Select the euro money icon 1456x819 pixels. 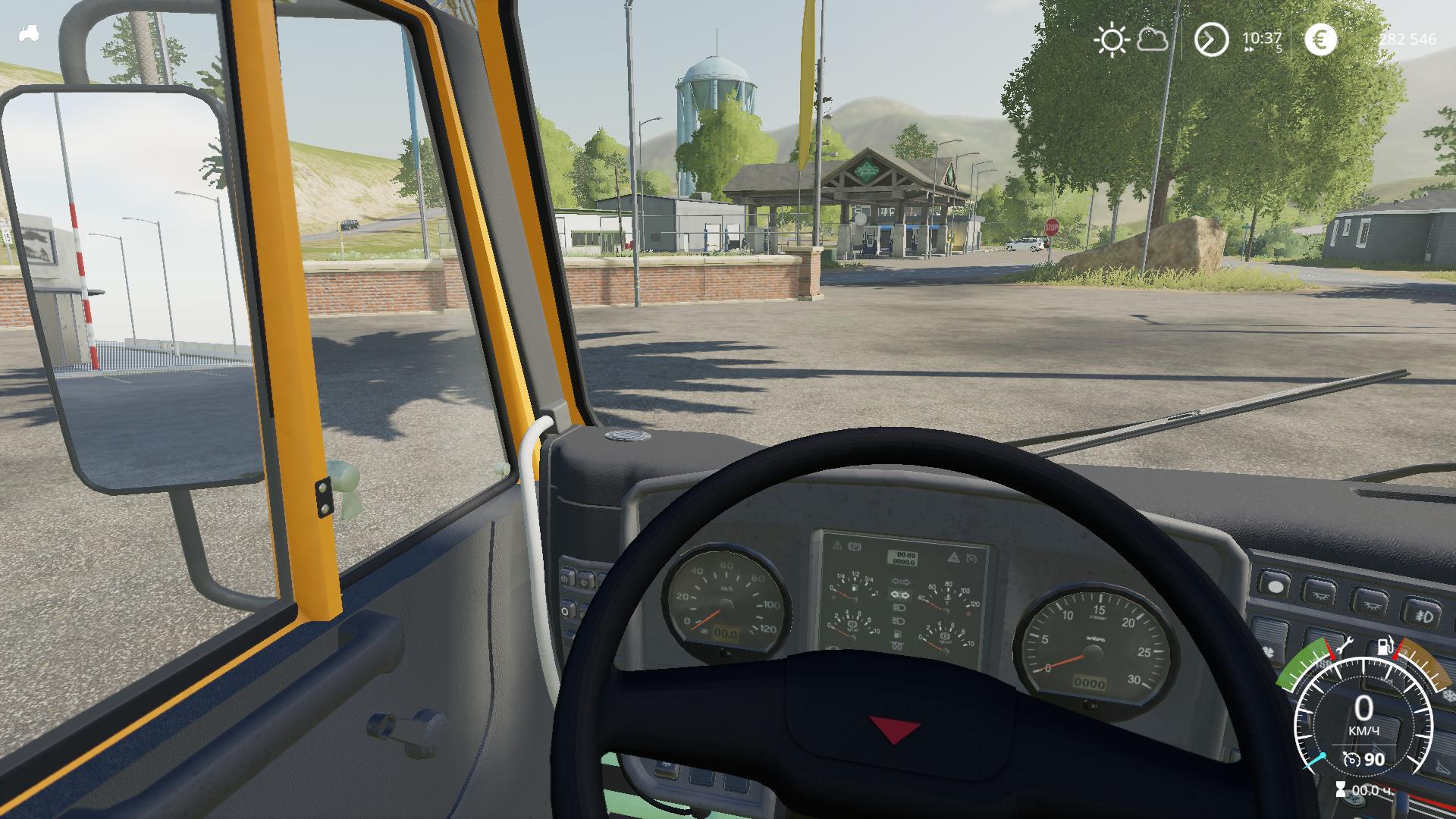pyautogui.click(x=1320, y=39)
